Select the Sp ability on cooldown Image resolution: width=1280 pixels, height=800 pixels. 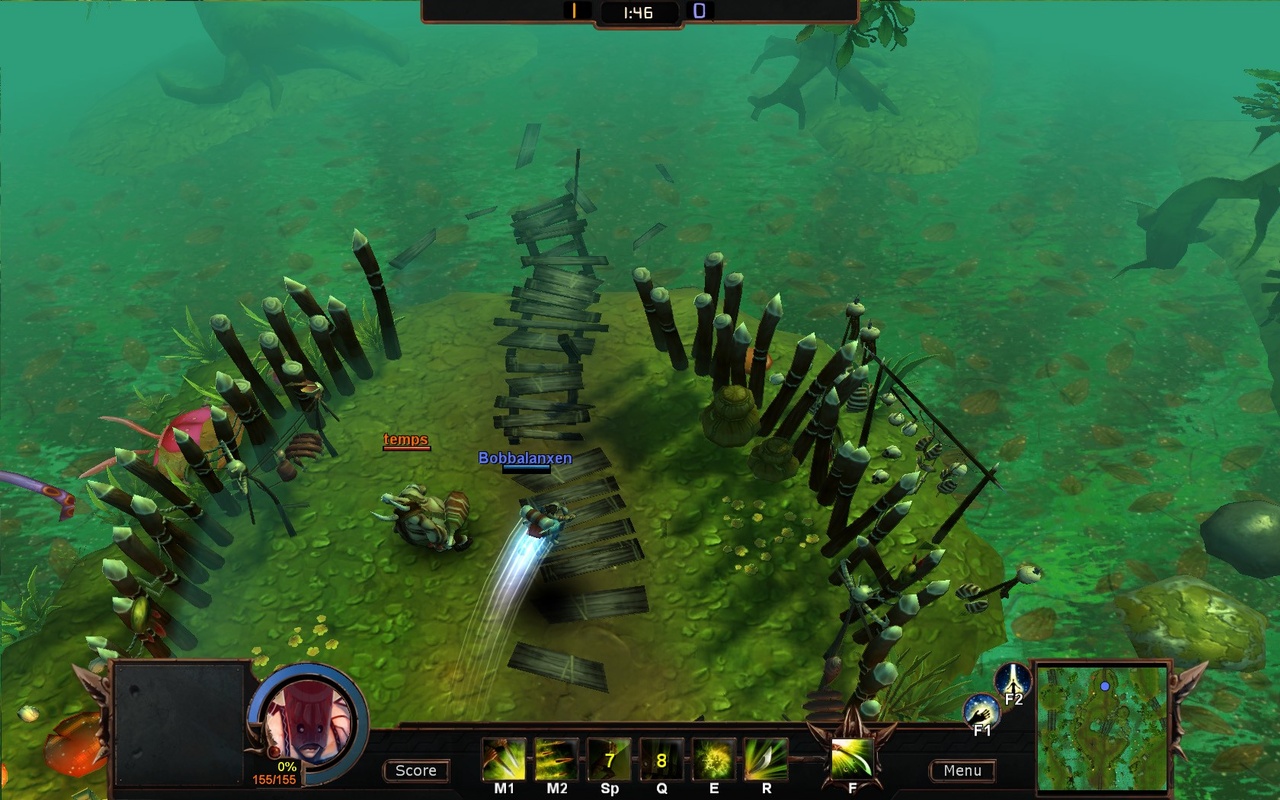(609, 759)
